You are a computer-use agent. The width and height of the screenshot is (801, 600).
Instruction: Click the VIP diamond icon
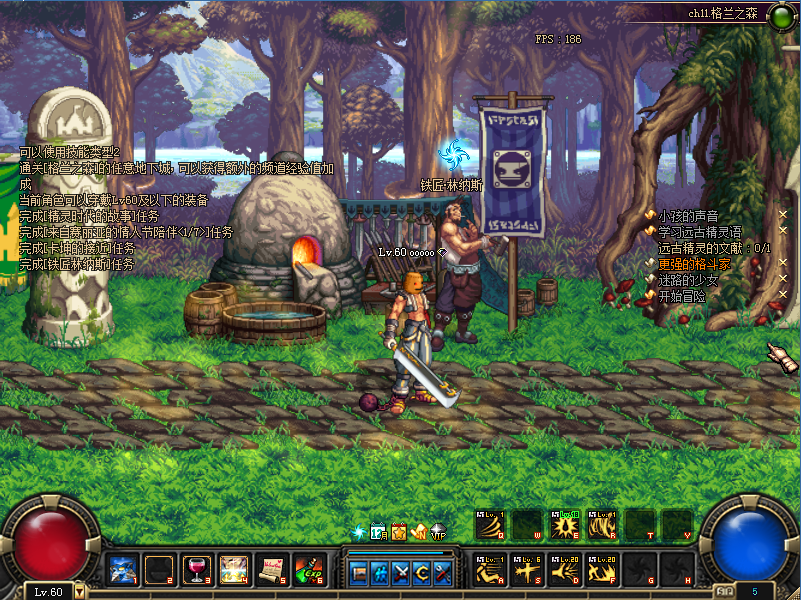438,532
